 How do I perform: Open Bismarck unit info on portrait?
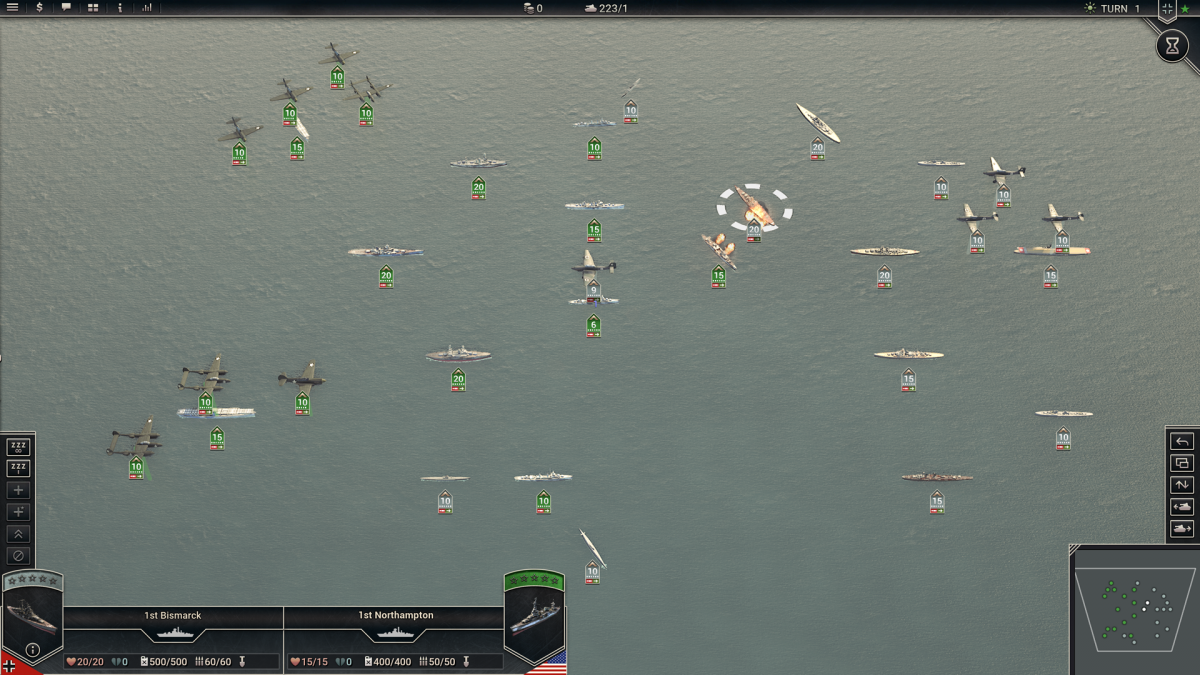click(32, 650)
